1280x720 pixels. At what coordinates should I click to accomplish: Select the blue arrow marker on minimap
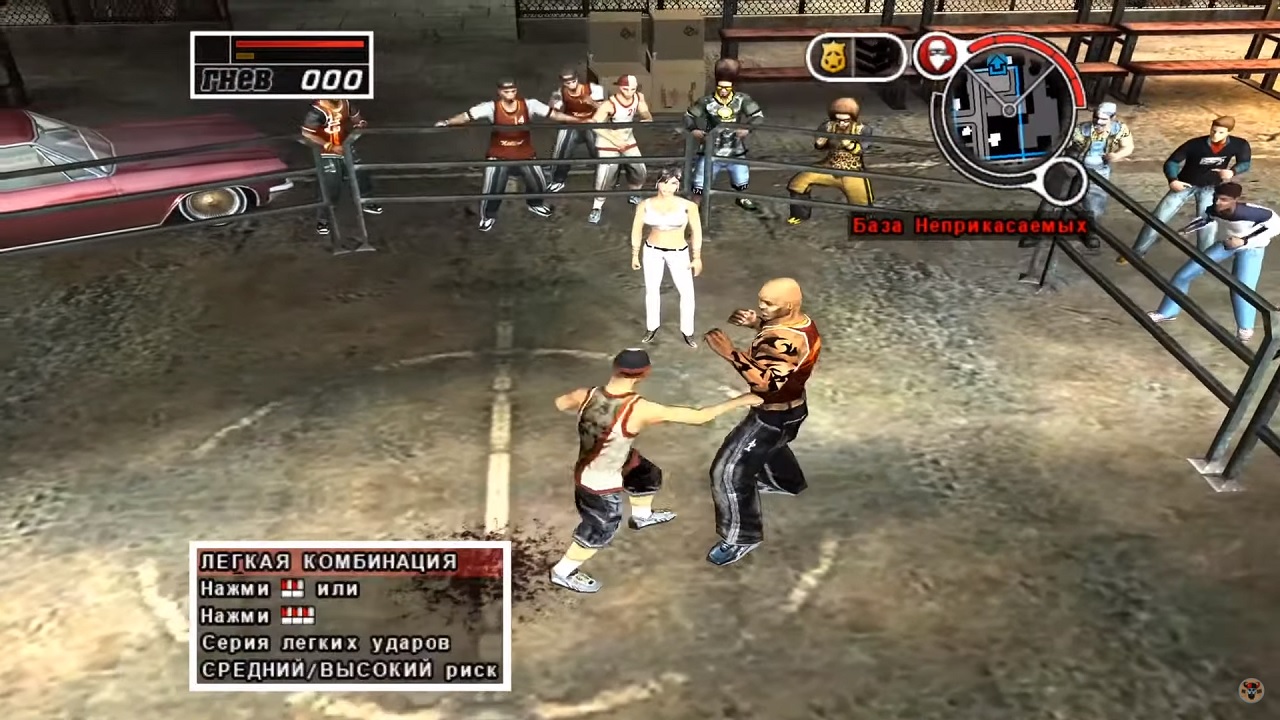(997, 63)
